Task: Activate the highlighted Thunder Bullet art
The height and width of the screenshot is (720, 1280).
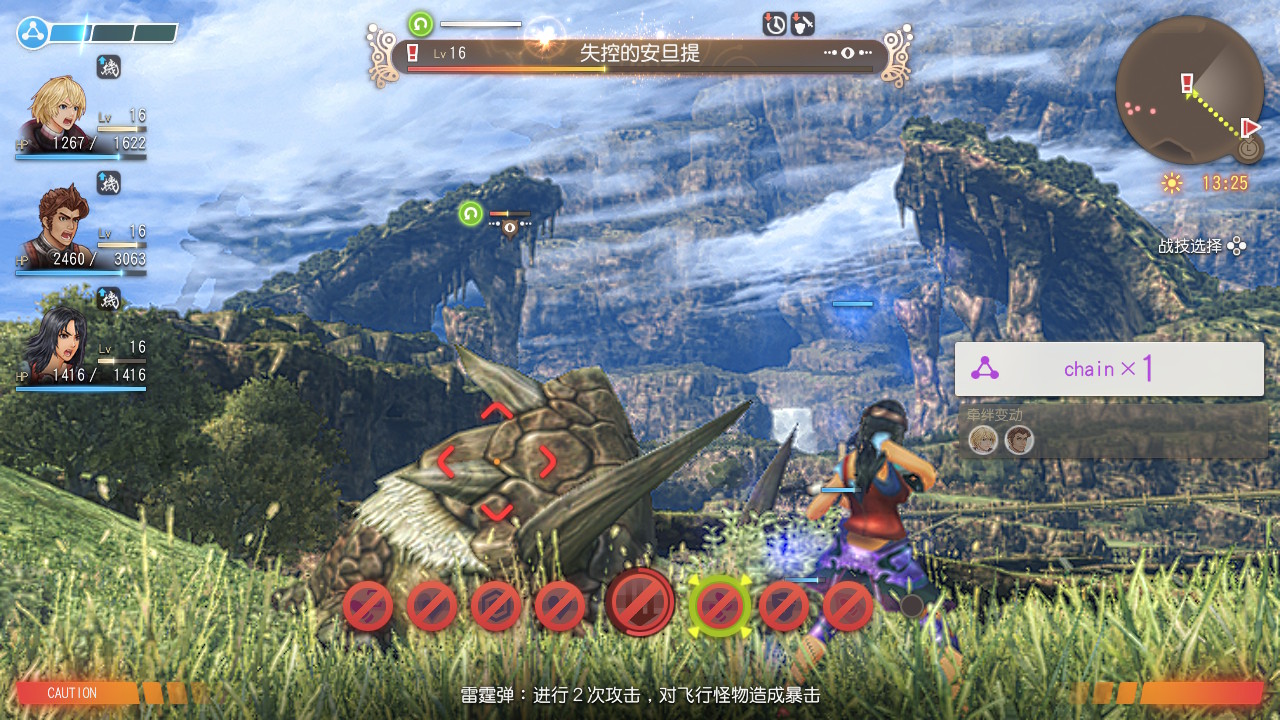Action: pyautogui.click(x=719, y=605)
